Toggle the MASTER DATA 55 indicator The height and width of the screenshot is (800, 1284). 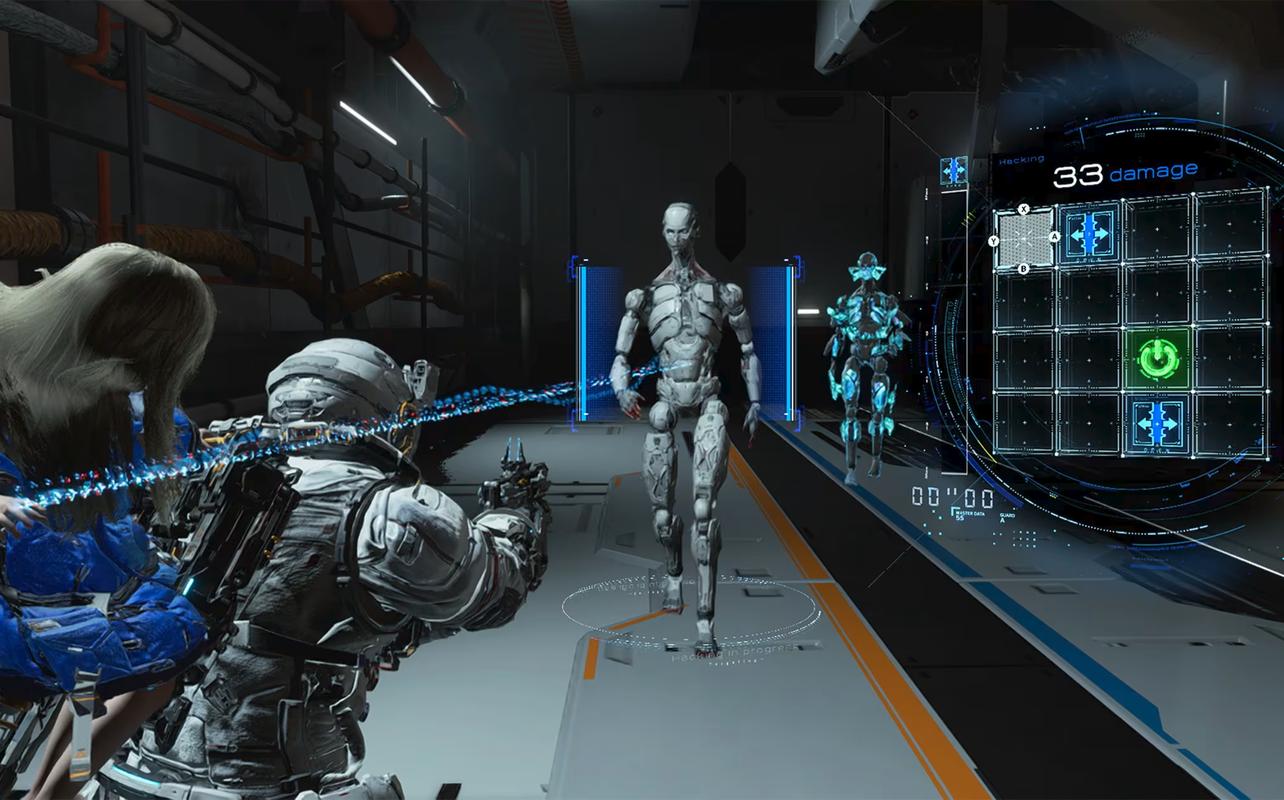(972, 513)
